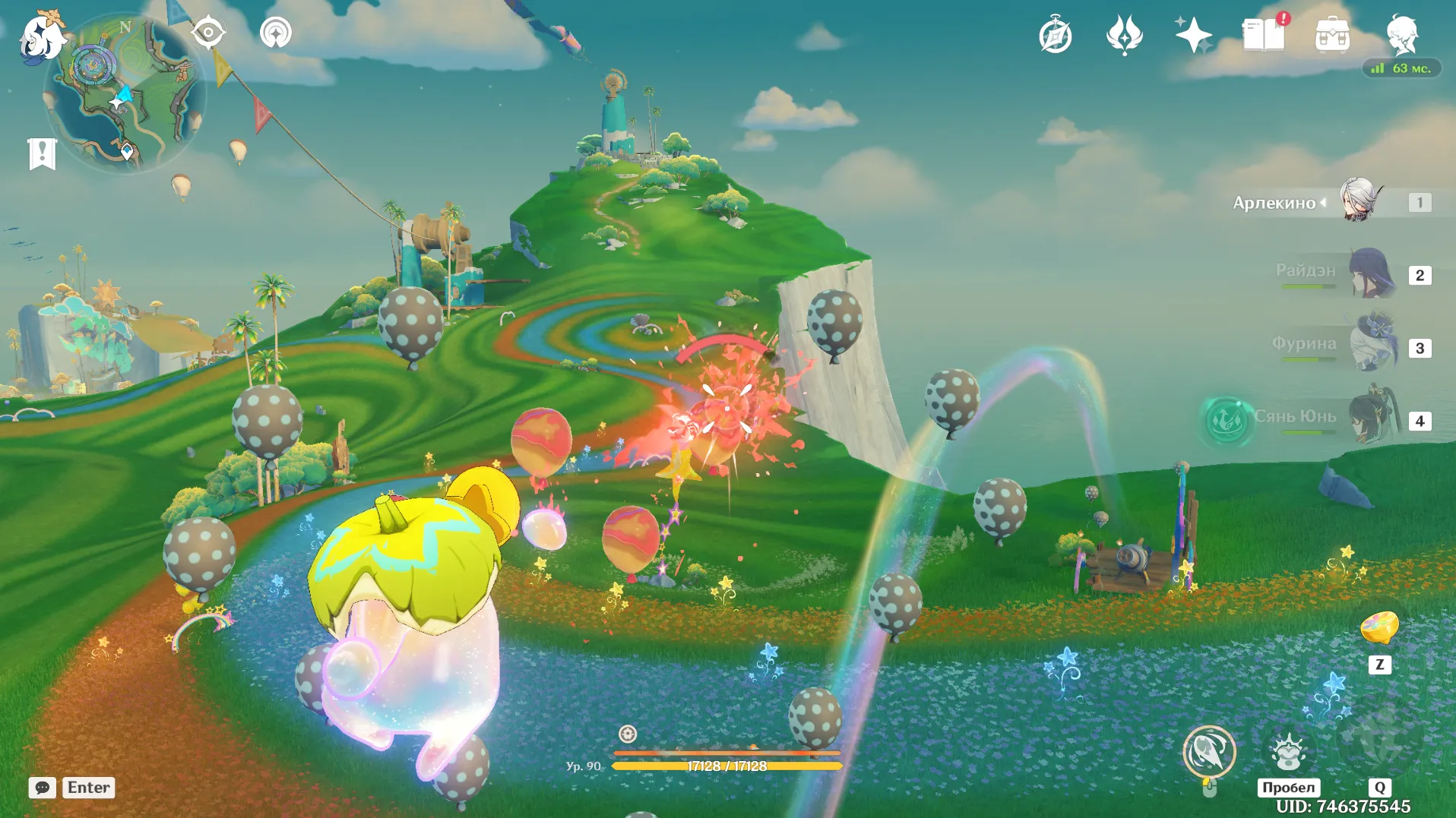Open the handbook with red notification
The height and width of the screenshot is (818, 1456).
pos(1263,35)
